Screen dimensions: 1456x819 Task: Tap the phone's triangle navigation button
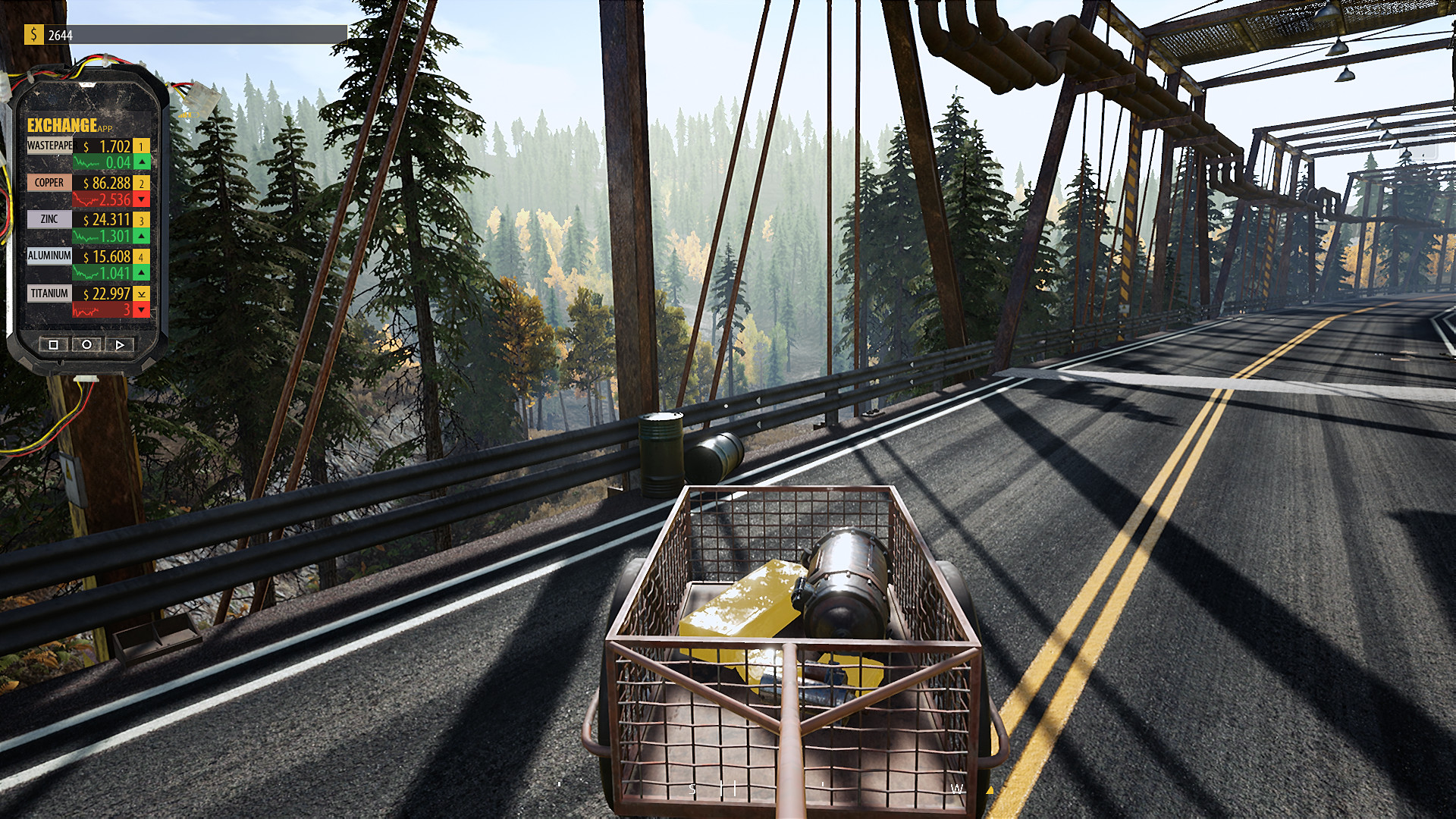coord(120,344)
